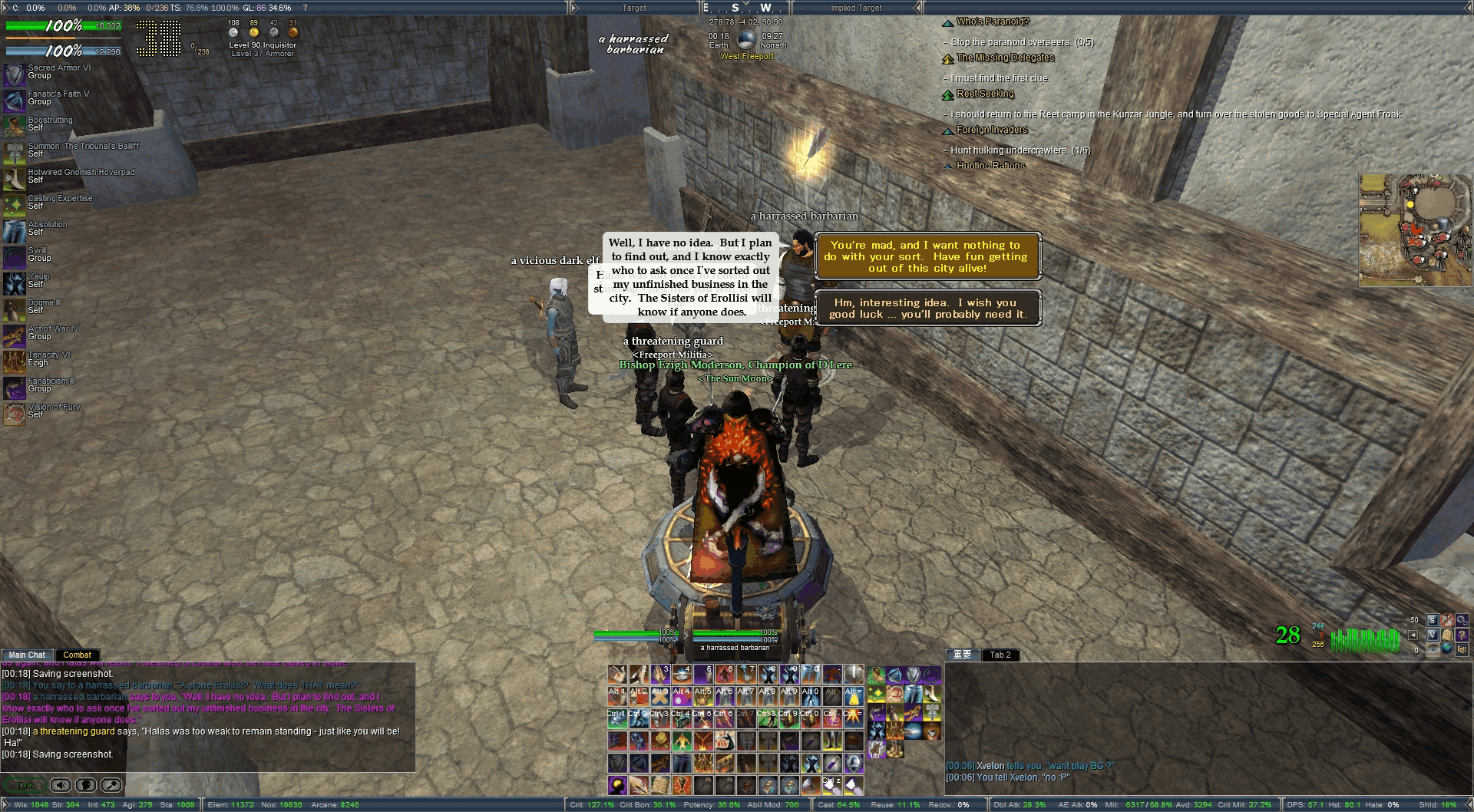1474x812 pixels.
Task: Choose the "You're mad" dialogue reply
Action: pos(927,256)
